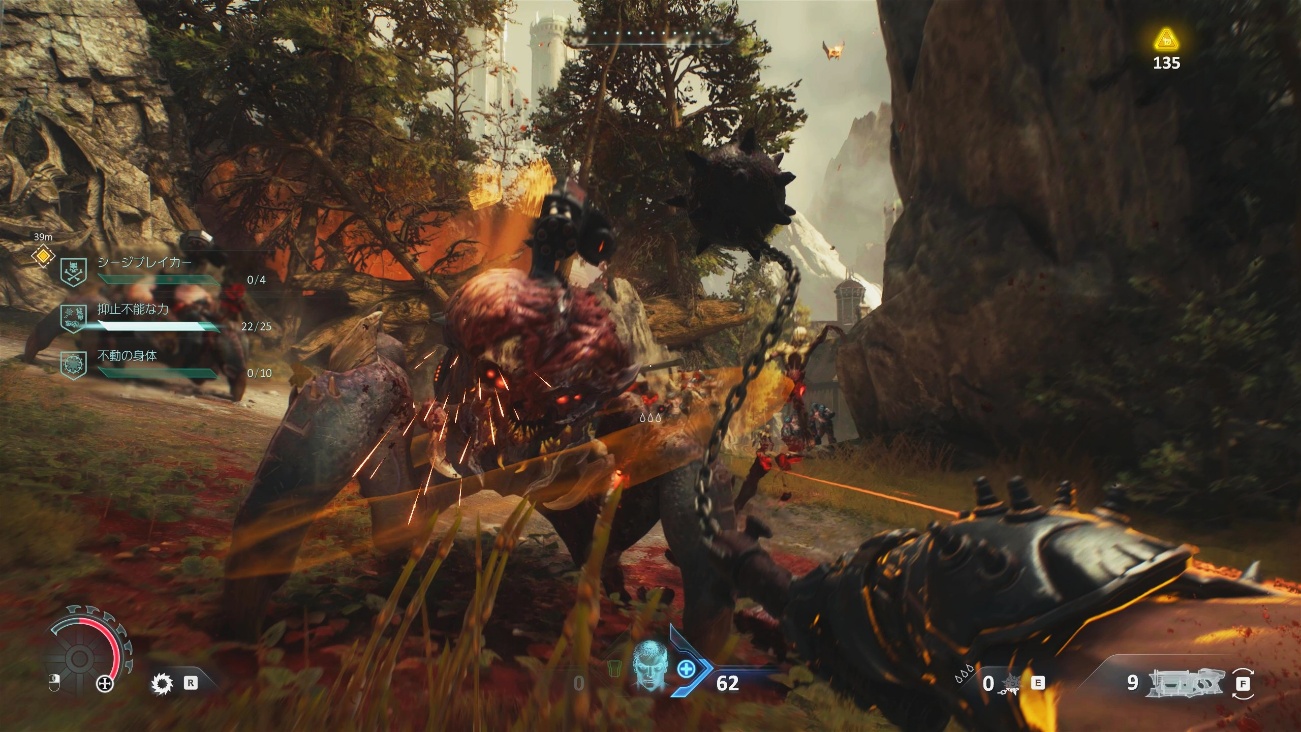Screen dimensions: 1301x732
Task: Select the equipped gun weapon icon
Action: [x=1187, y=683]
